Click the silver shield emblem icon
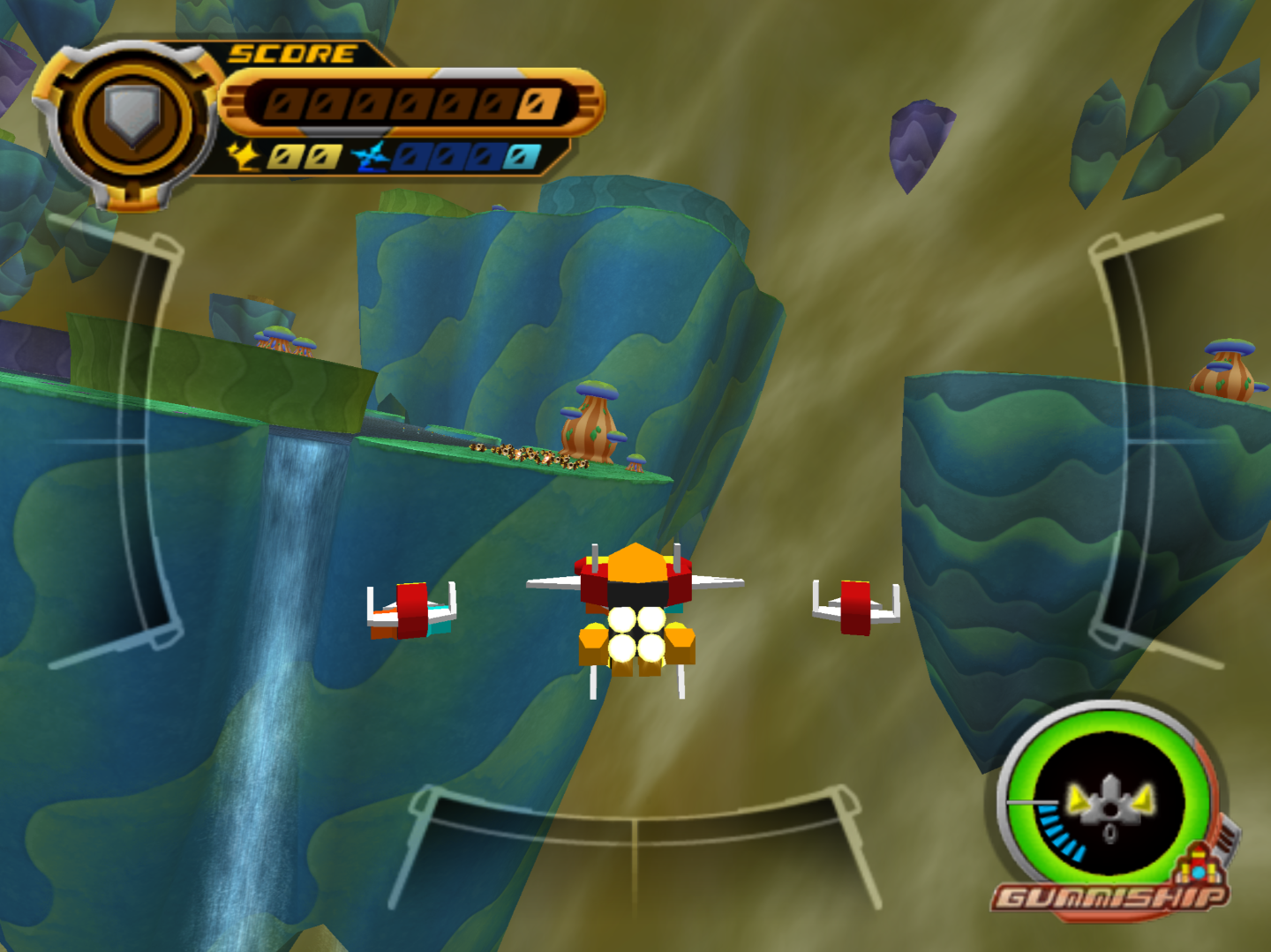Image resolution: width=1271 pixels, height=952 pixels. (132, 116)
